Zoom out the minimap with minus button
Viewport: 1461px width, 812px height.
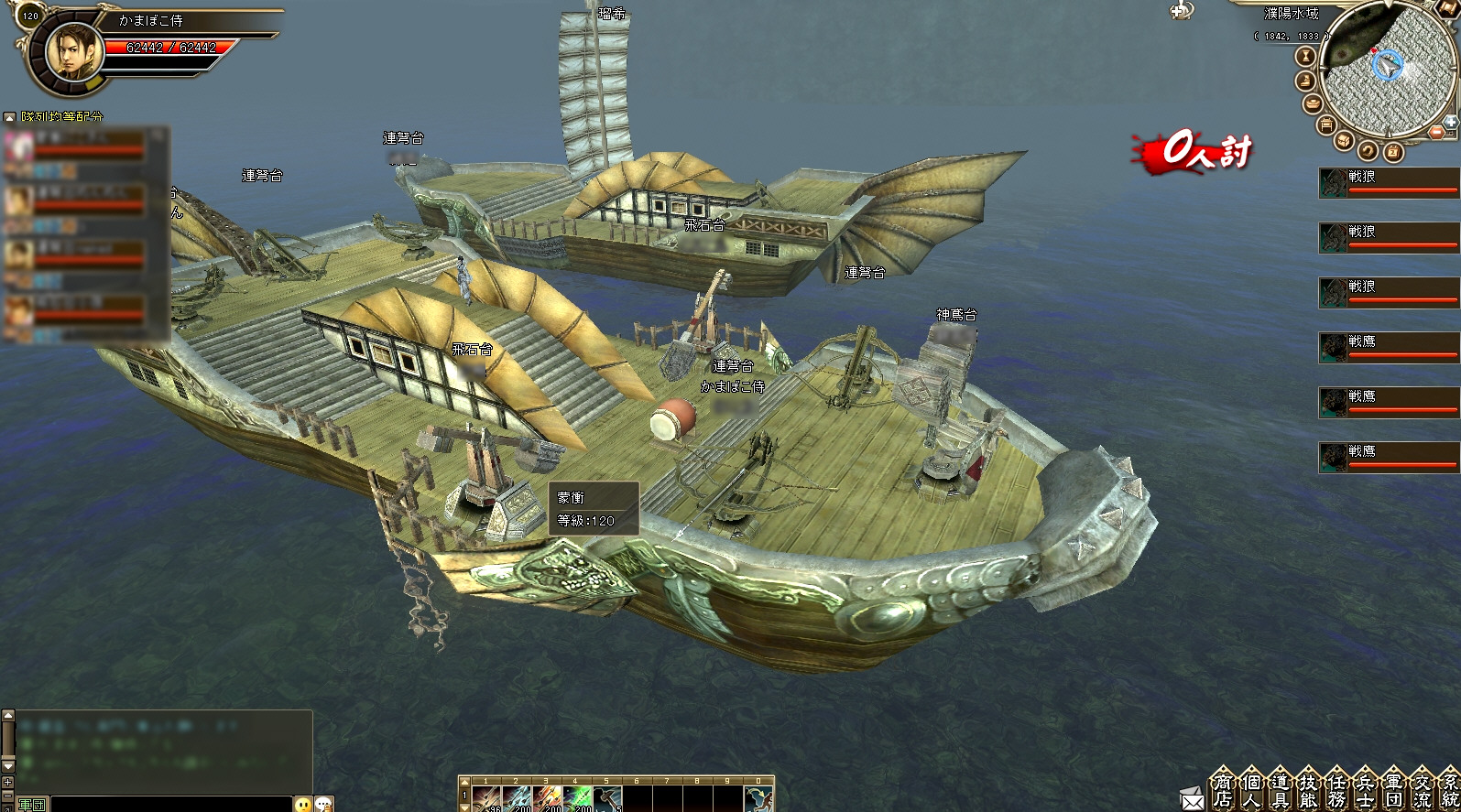pos(1436,133)
